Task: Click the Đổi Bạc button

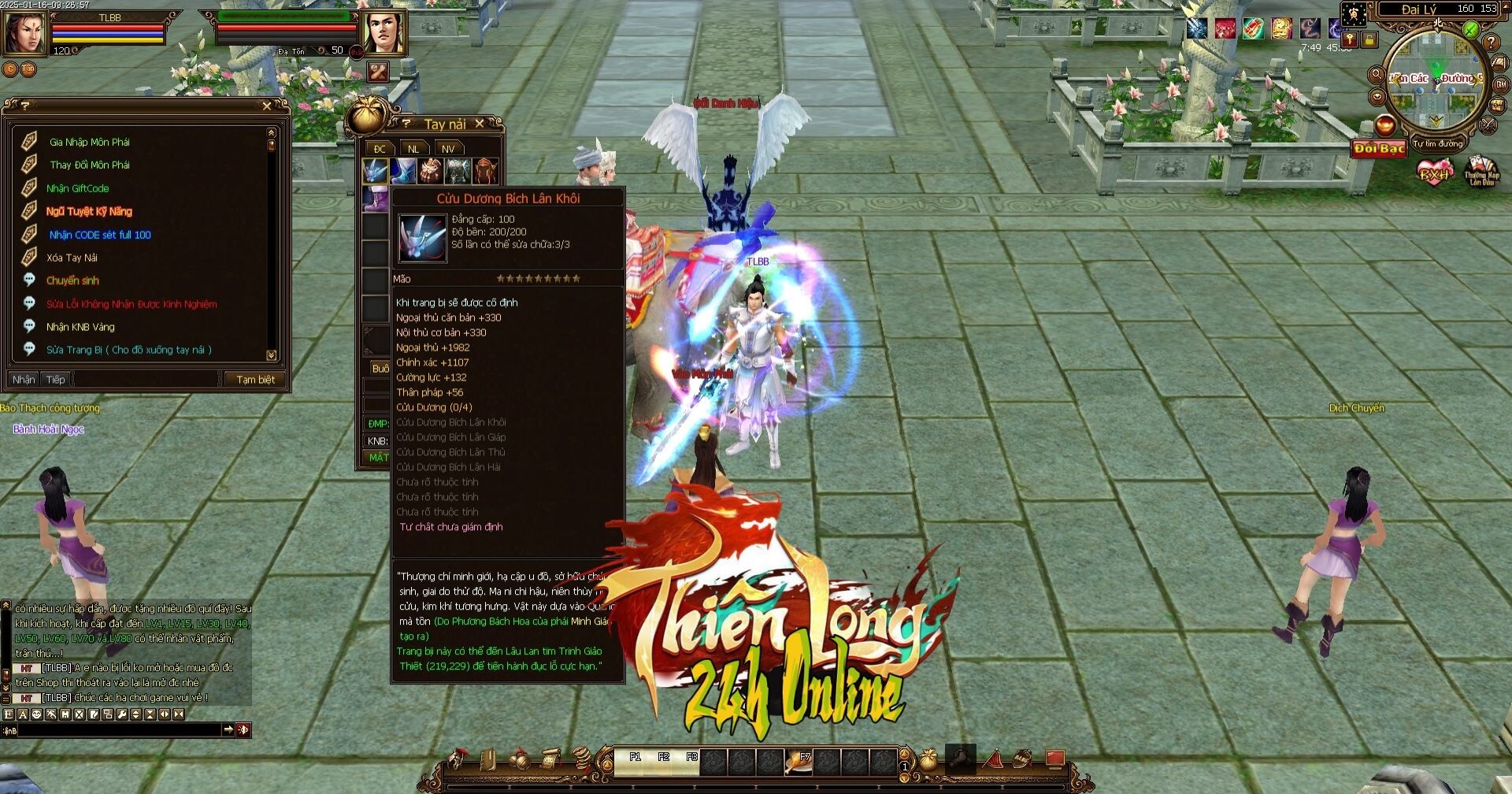Action: 1379,148
